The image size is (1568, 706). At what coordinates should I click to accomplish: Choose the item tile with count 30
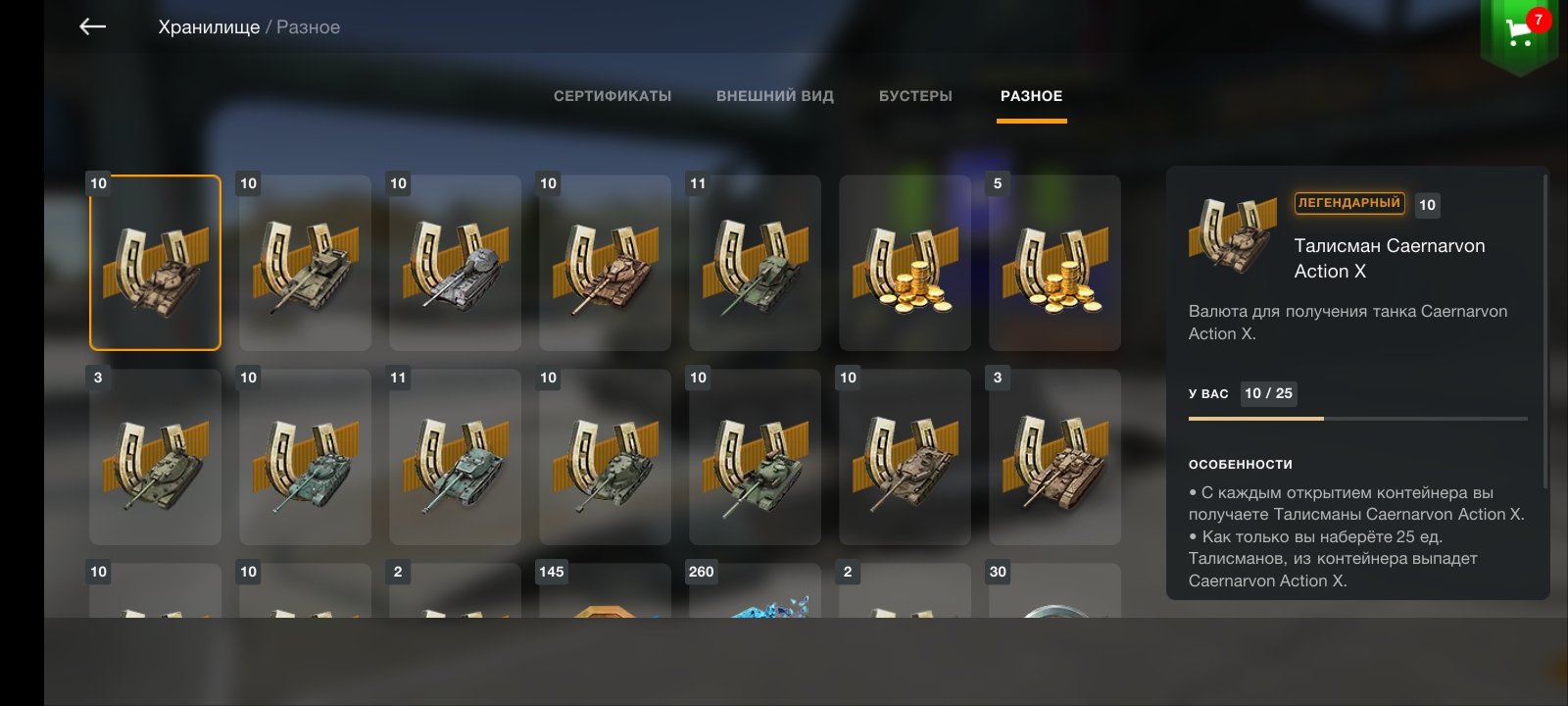click(x=1054, y=591)
